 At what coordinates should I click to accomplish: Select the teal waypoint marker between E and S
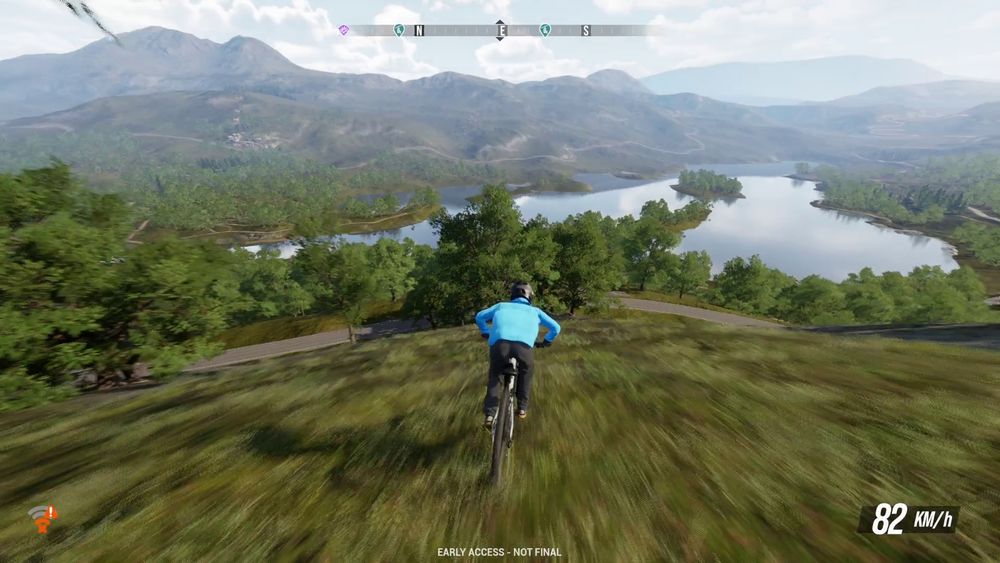[x=545, y=30]
